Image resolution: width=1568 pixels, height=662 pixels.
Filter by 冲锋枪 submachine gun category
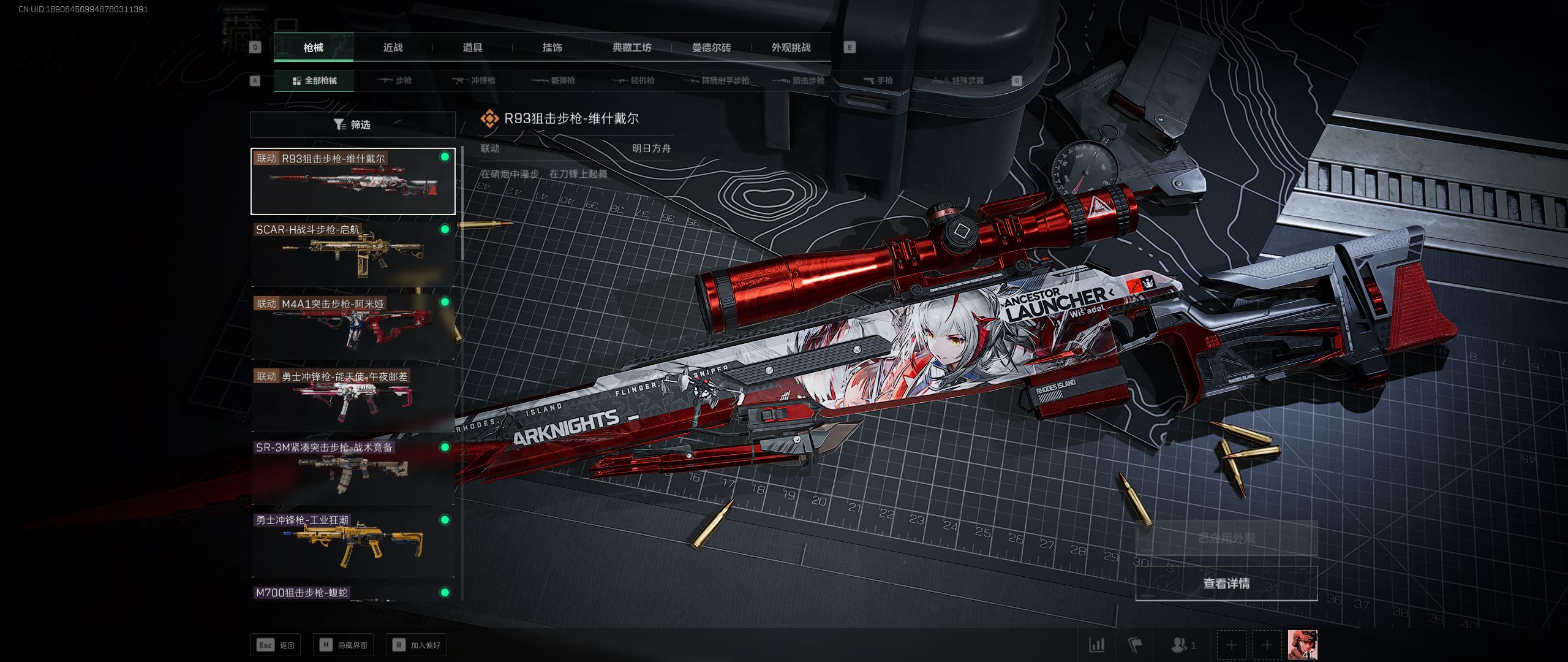[x=474, y=81]
